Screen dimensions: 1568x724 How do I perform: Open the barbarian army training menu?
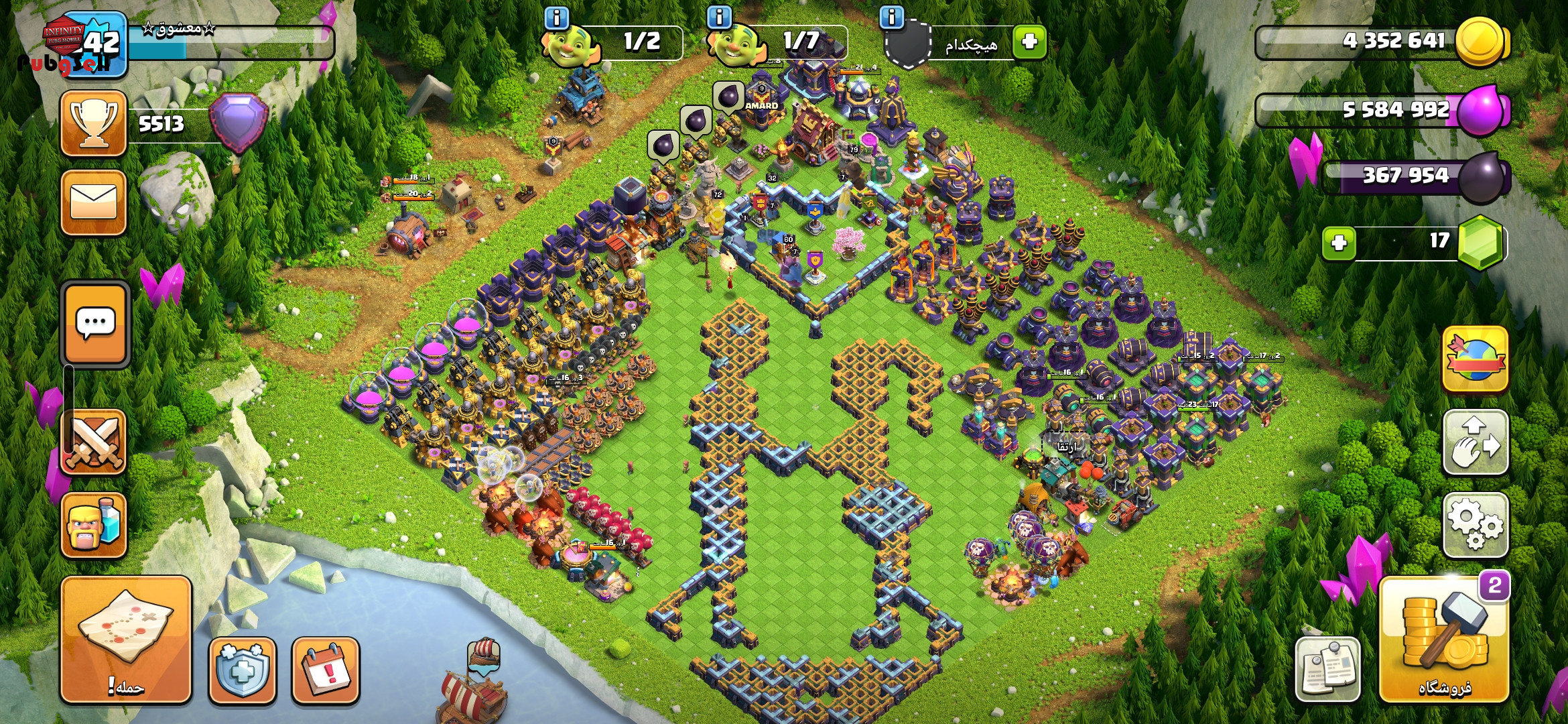pos(94,525)
